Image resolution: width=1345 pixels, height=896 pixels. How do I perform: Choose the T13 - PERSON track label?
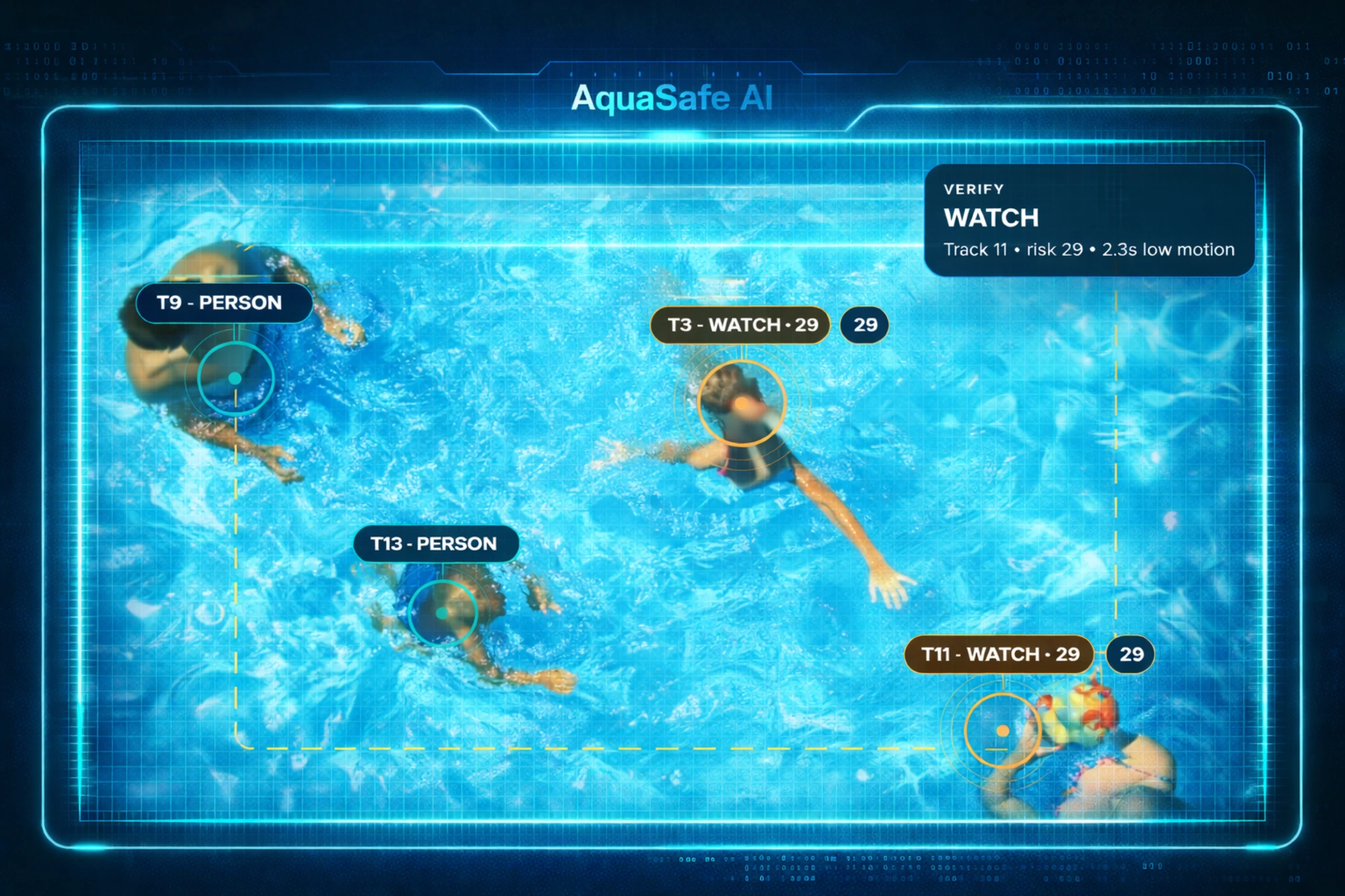(435, 544)
